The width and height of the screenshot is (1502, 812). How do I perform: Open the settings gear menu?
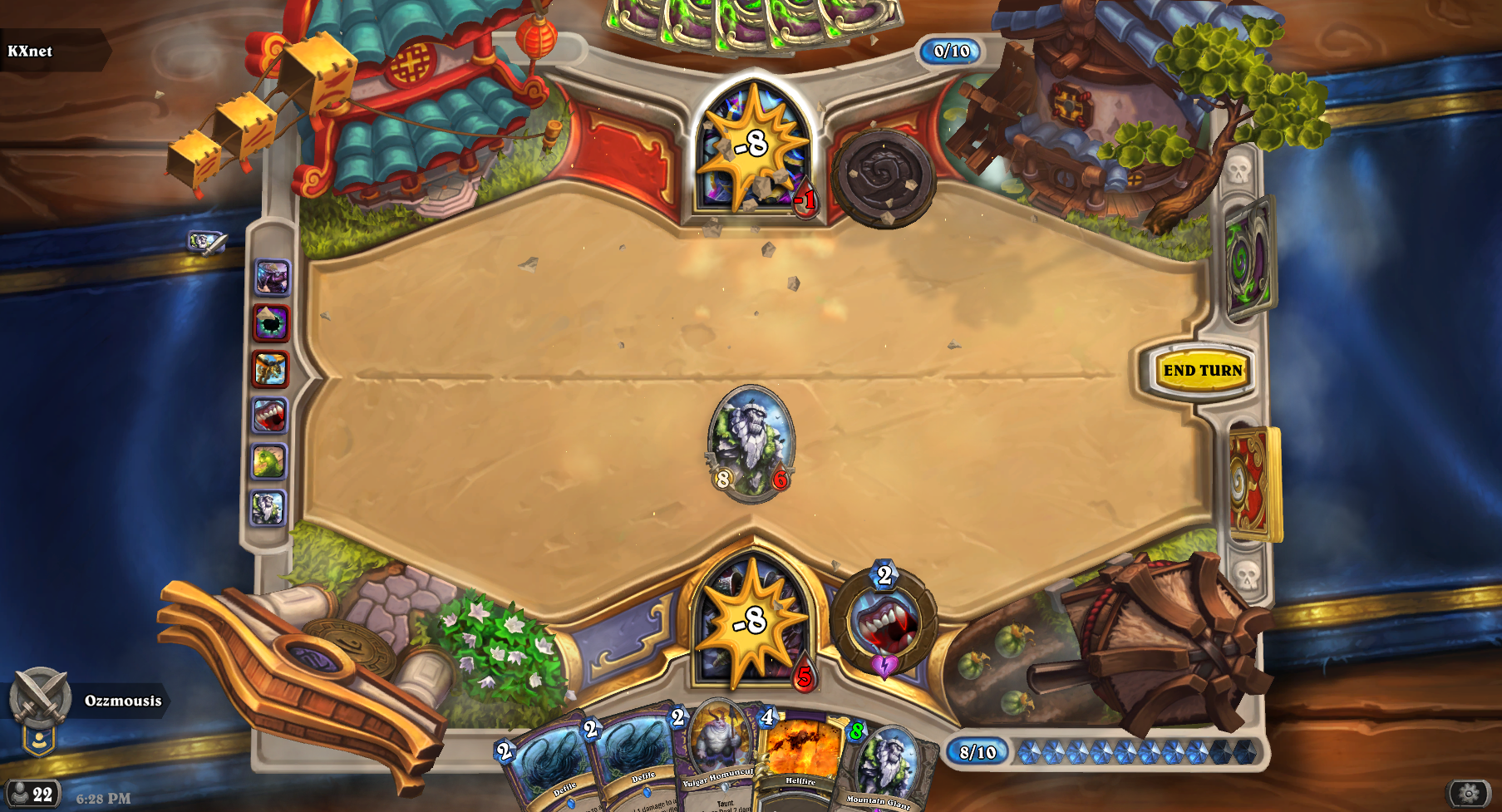click(1469, 793)
